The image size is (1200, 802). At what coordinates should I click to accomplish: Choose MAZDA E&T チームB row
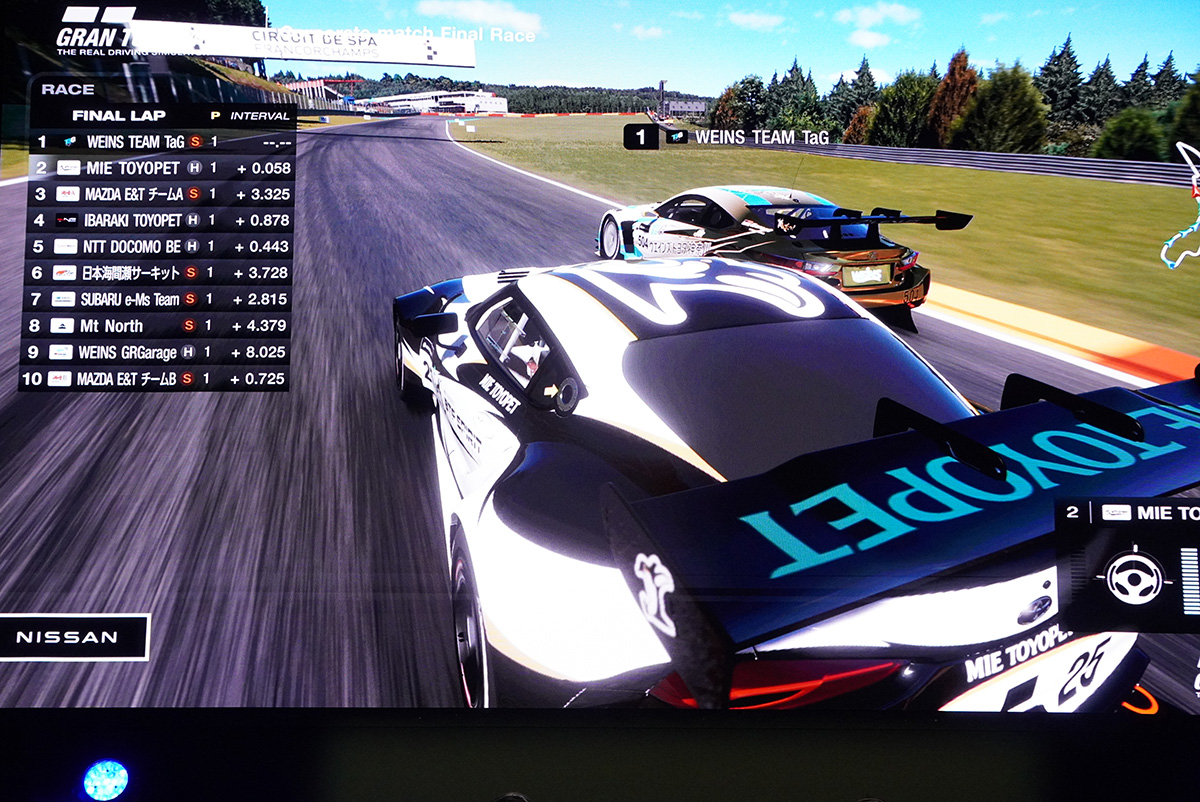click(157, 379)
